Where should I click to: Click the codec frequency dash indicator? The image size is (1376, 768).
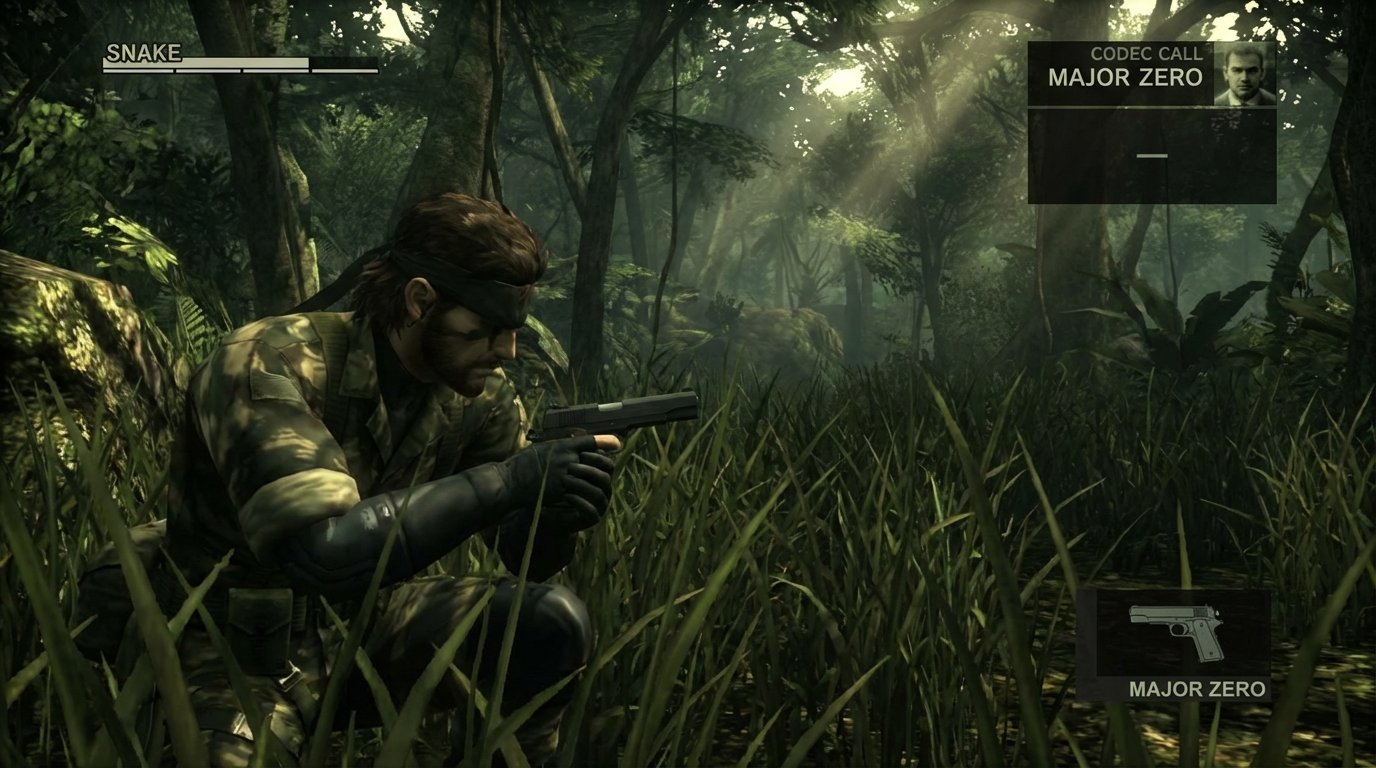tap(1152, 155)
